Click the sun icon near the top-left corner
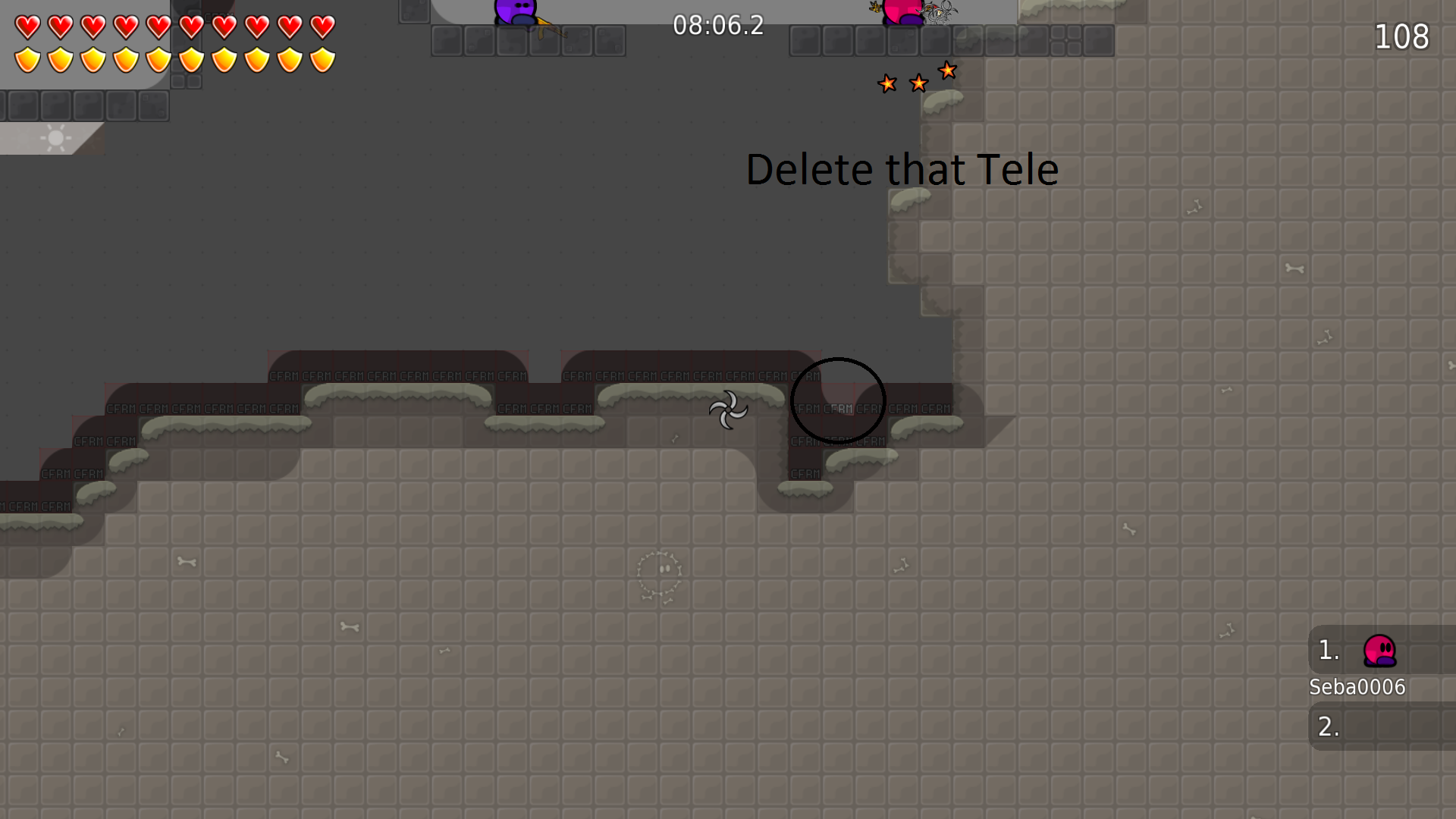The image size is (1456, 819). 55,139
